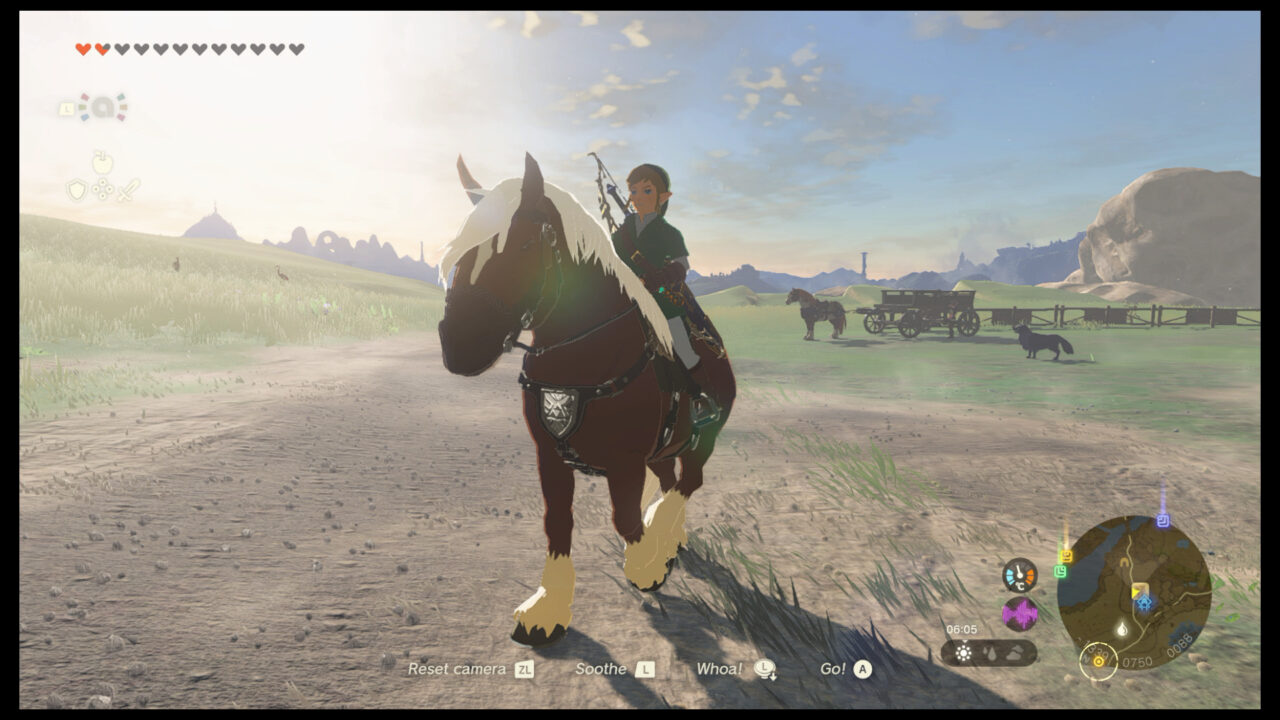Screen dimensions: 1280x720
Task: Click the white droplet spring icon on the minimap
Action: (x=1122, y=627)
